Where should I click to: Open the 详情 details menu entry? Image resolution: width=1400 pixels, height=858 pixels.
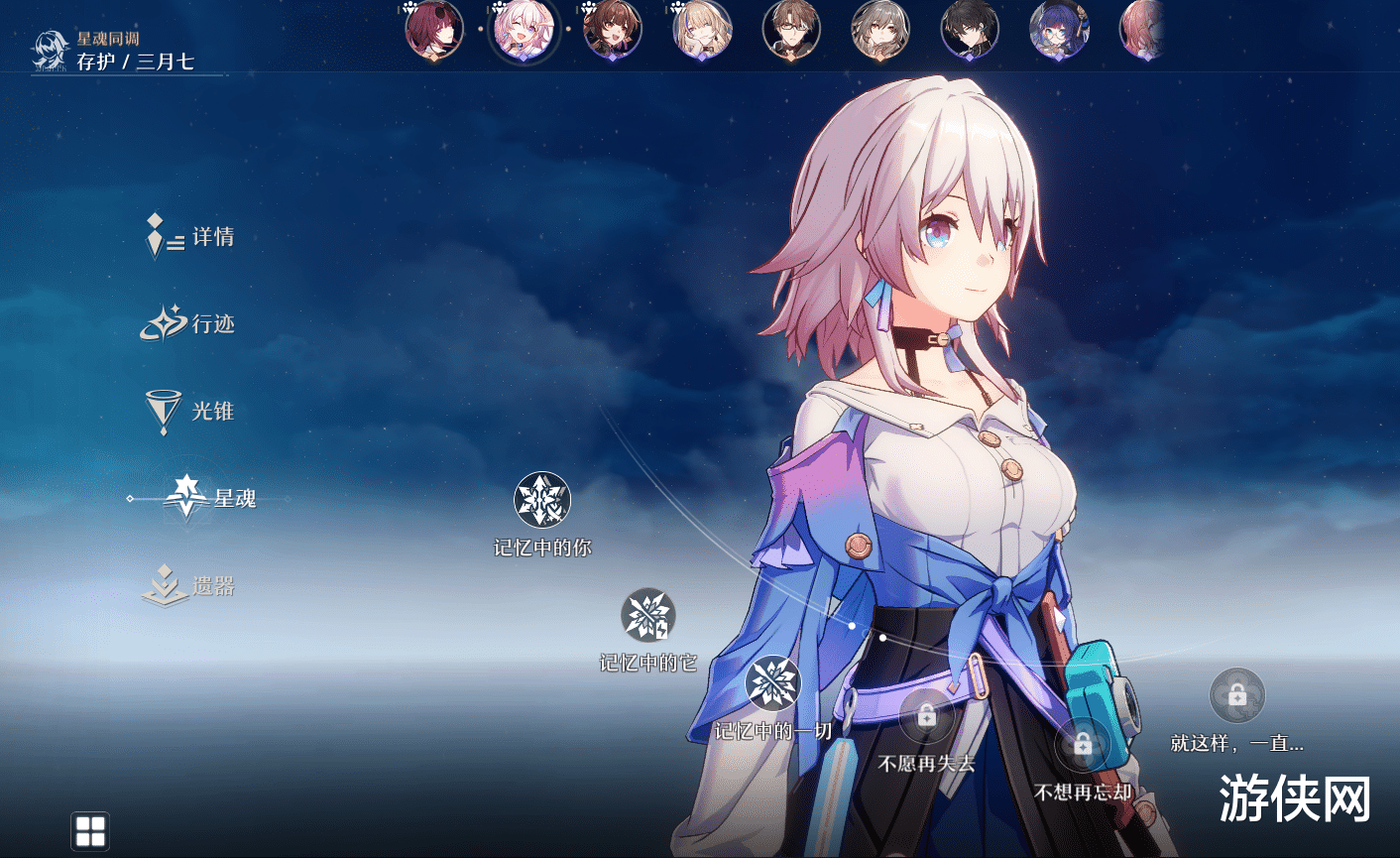(191, 237)
